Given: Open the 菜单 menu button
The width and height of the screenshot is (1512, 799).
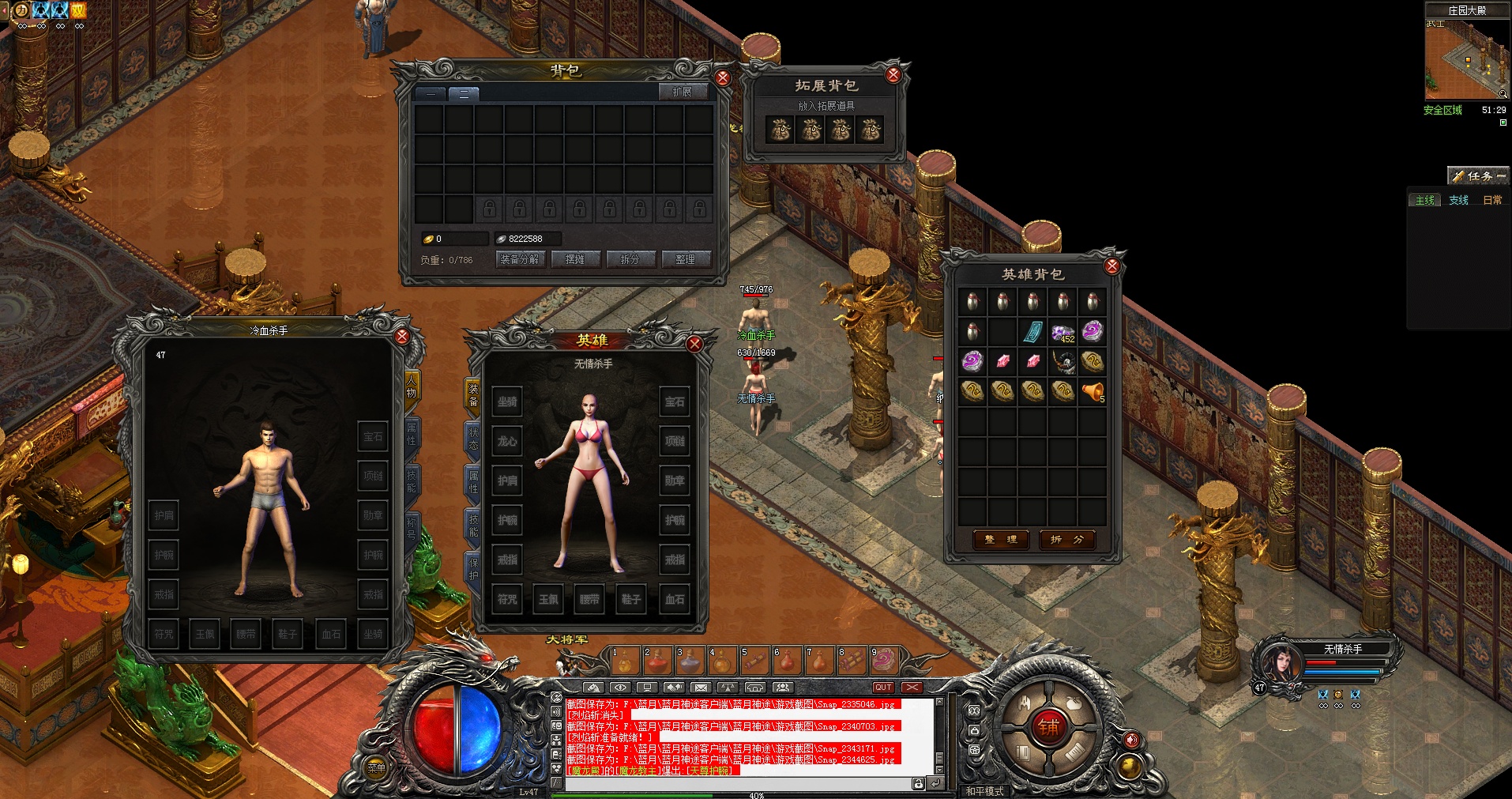Looking at the screenshot, I should pos(377,767).
